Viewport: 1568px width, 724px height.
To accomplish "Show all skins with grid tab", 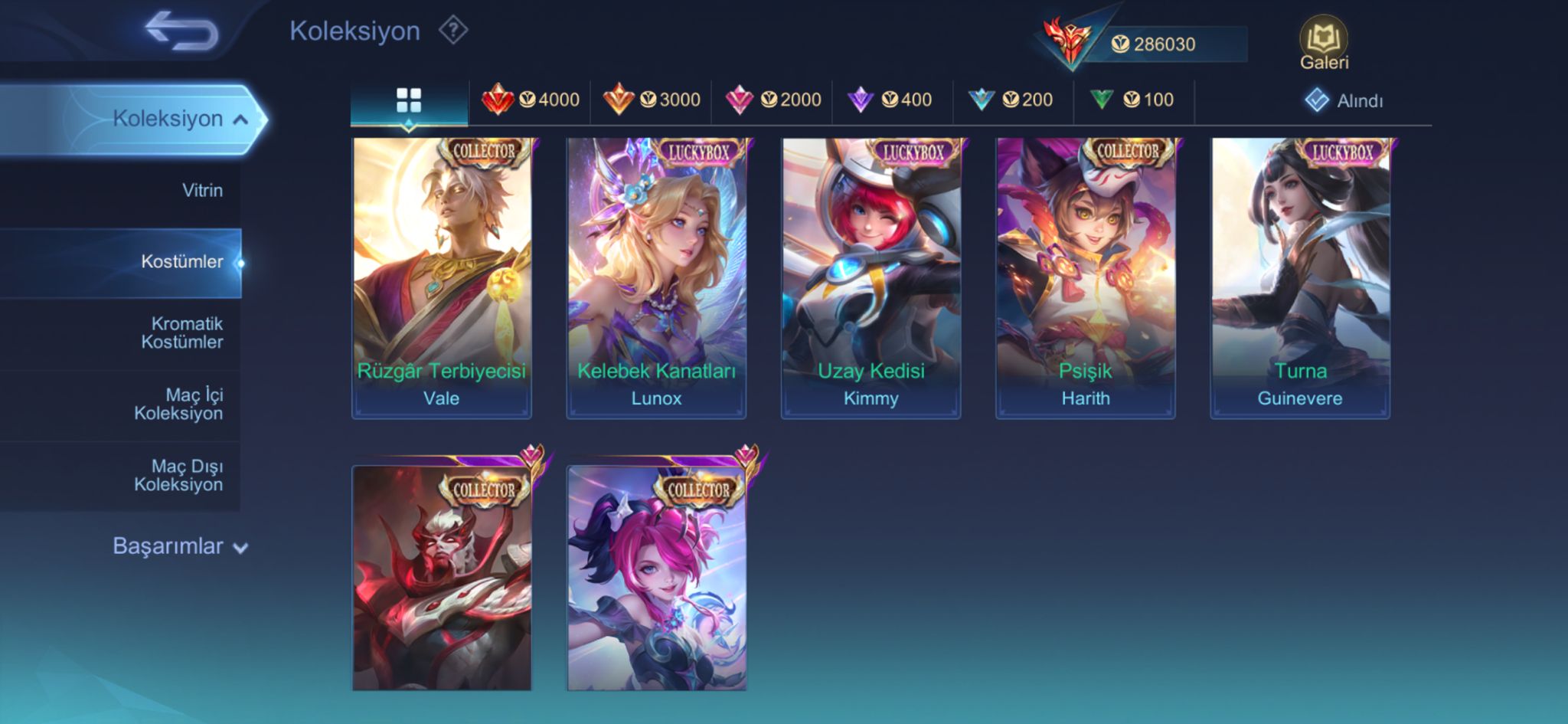I will pyautogui.click(x=409, y=100).
